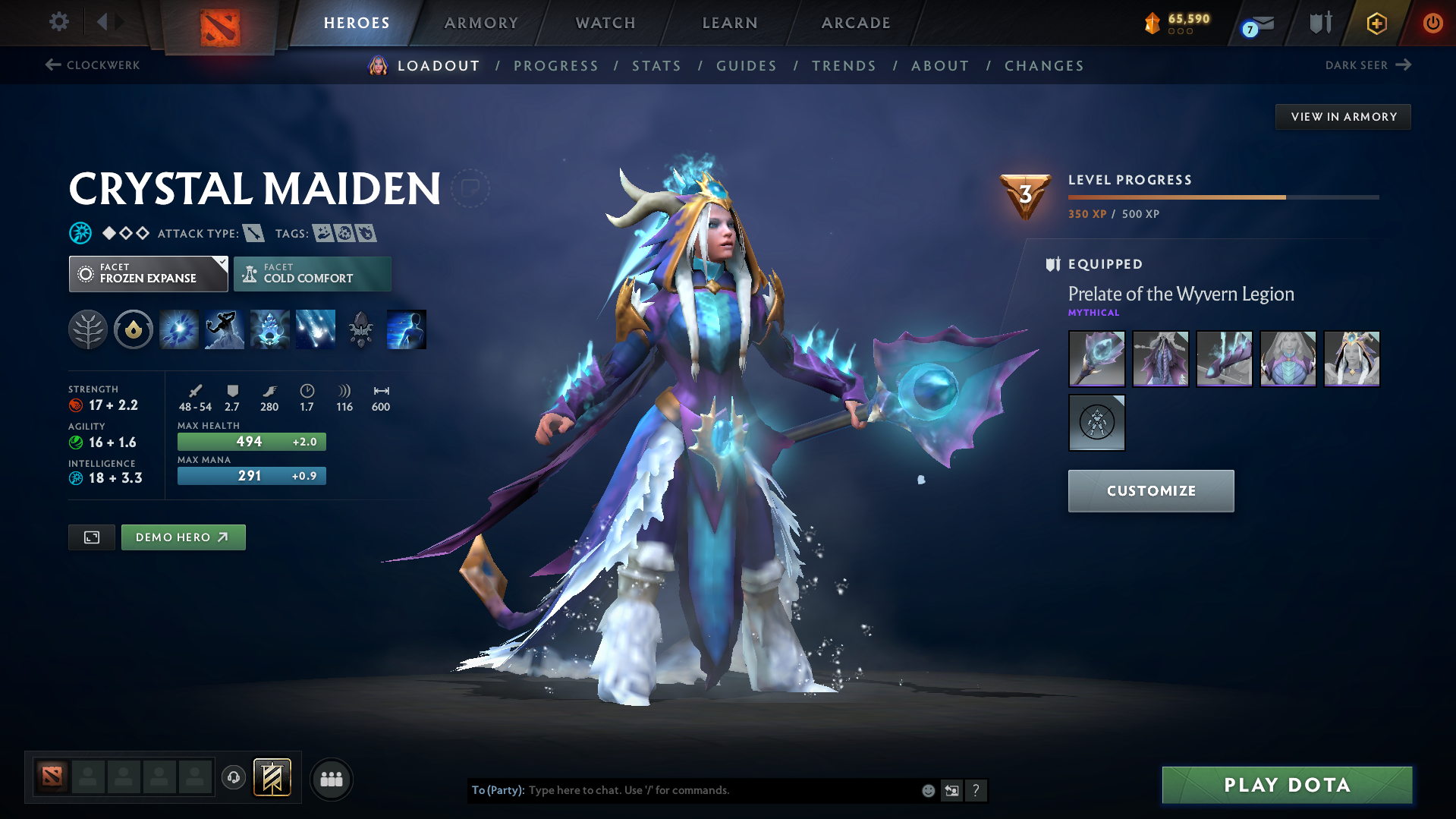Viewport: 1456px width, 819px height.
Task: Select the Cold Comfort facet
Action: (x=312, y=273)
